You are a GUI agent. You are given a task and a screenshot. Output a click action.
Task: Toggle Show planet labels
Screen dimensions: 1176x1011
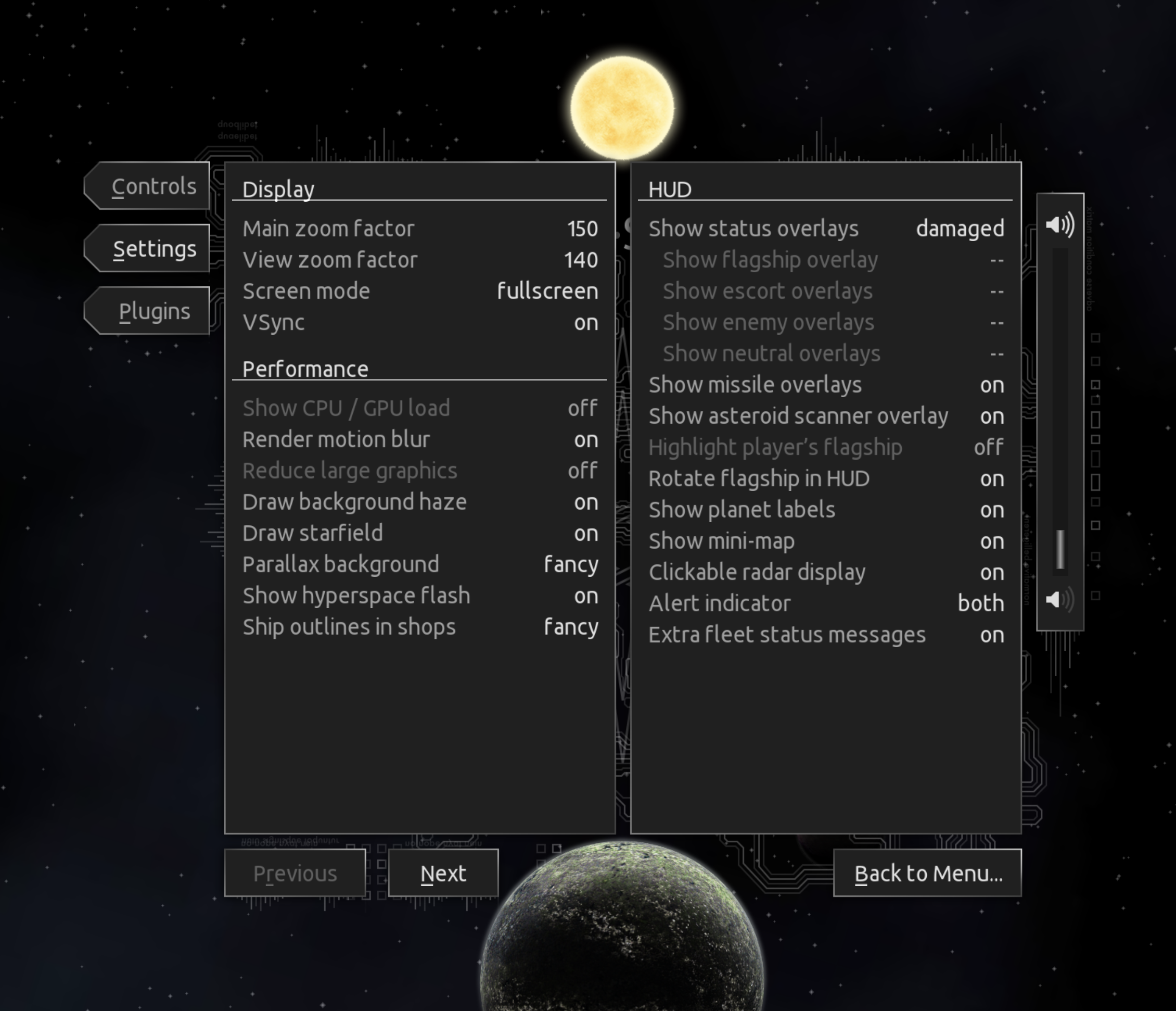[826, 510]
